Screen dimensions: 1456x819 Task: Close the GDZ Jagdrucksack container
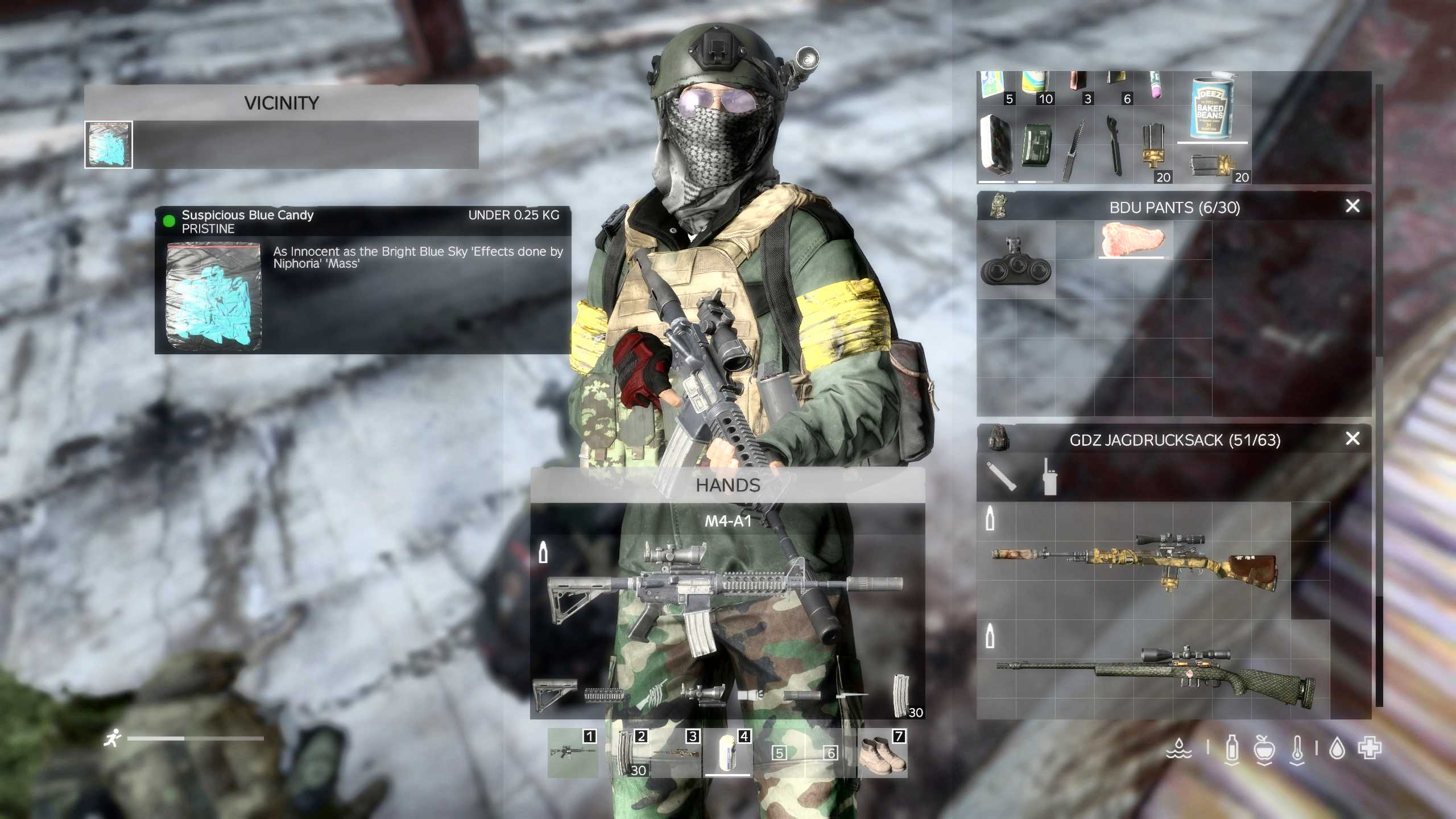point(1352,439)
